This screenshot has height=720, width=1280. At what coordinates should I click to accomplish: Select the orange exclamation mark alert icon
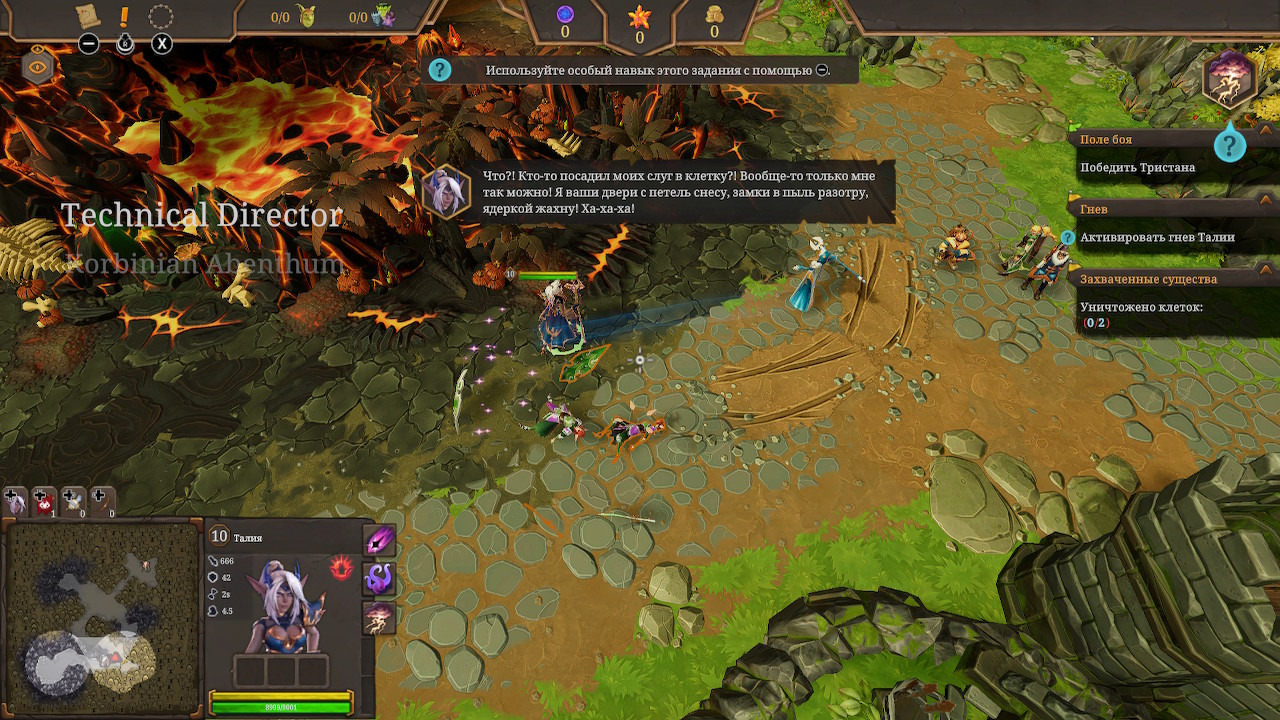click(124, 17)
